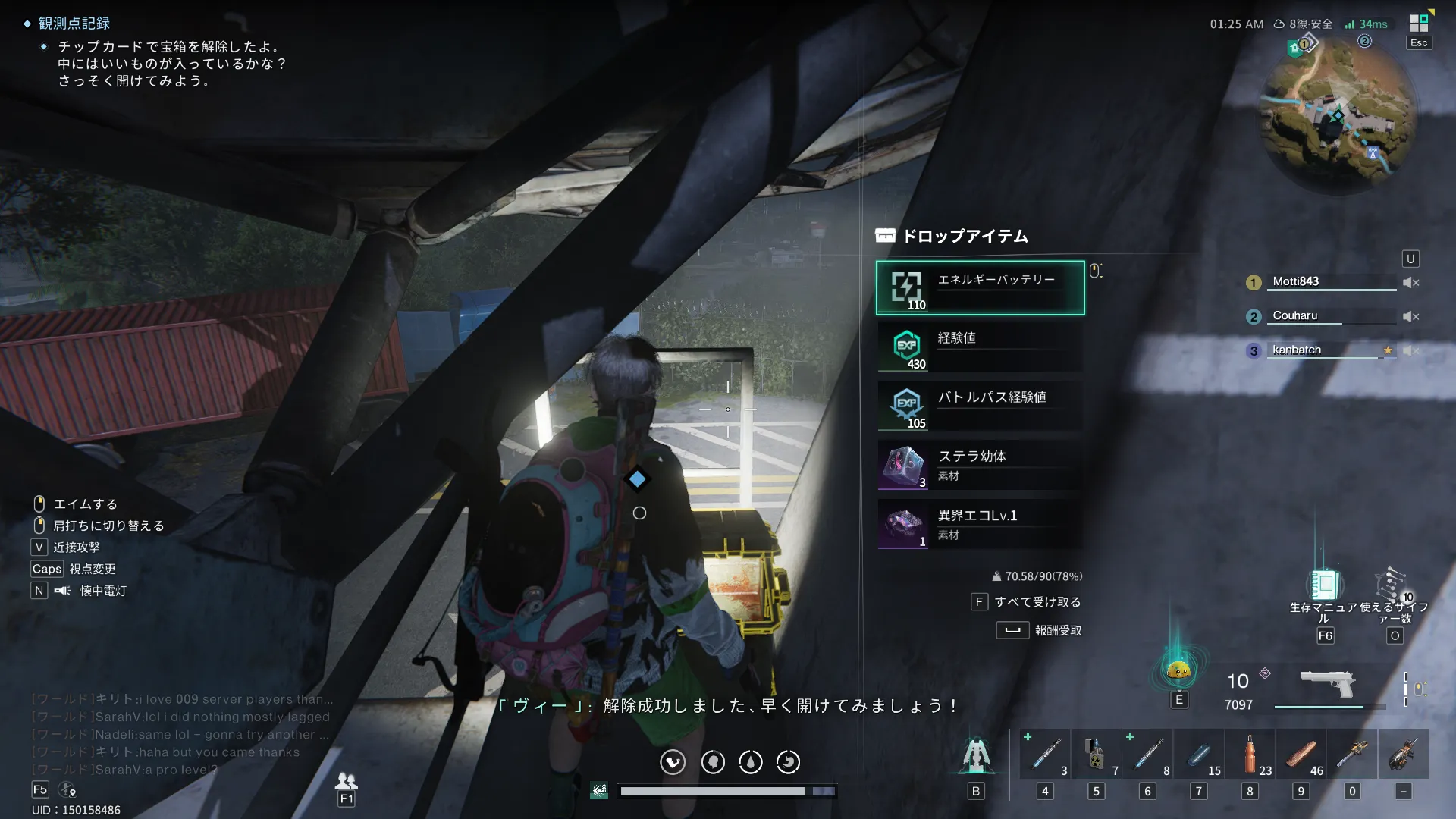Toggle mute for teammate Motti843

pos(1410,282)
